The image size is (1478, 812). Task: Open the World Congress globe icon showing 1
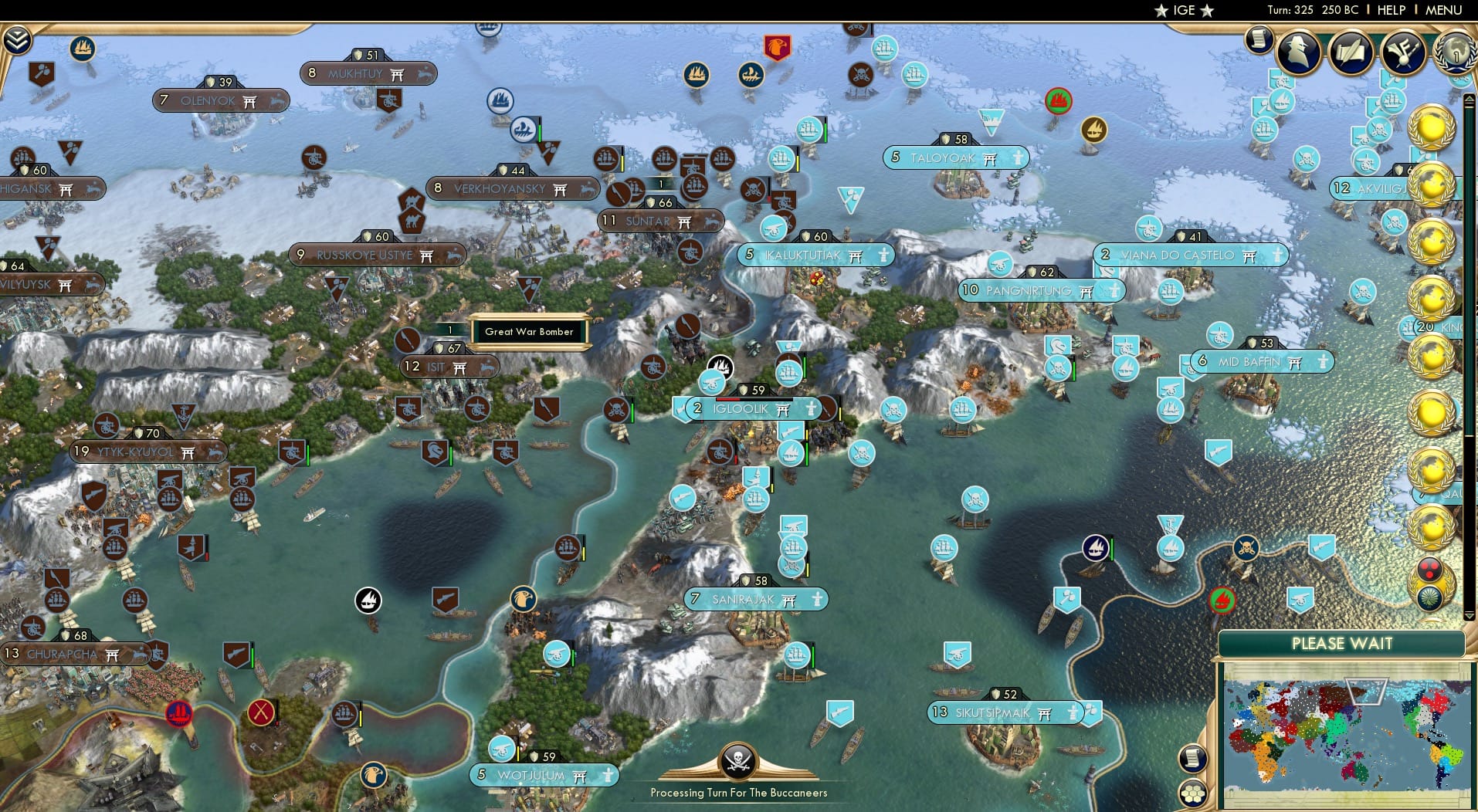[x=1456, y=54]
